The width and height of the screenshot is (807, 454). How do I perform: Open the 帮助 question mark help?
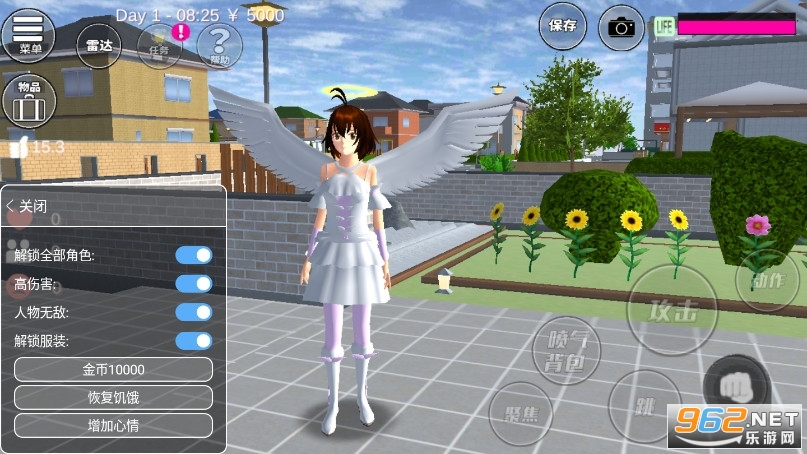tap(219, 46)
